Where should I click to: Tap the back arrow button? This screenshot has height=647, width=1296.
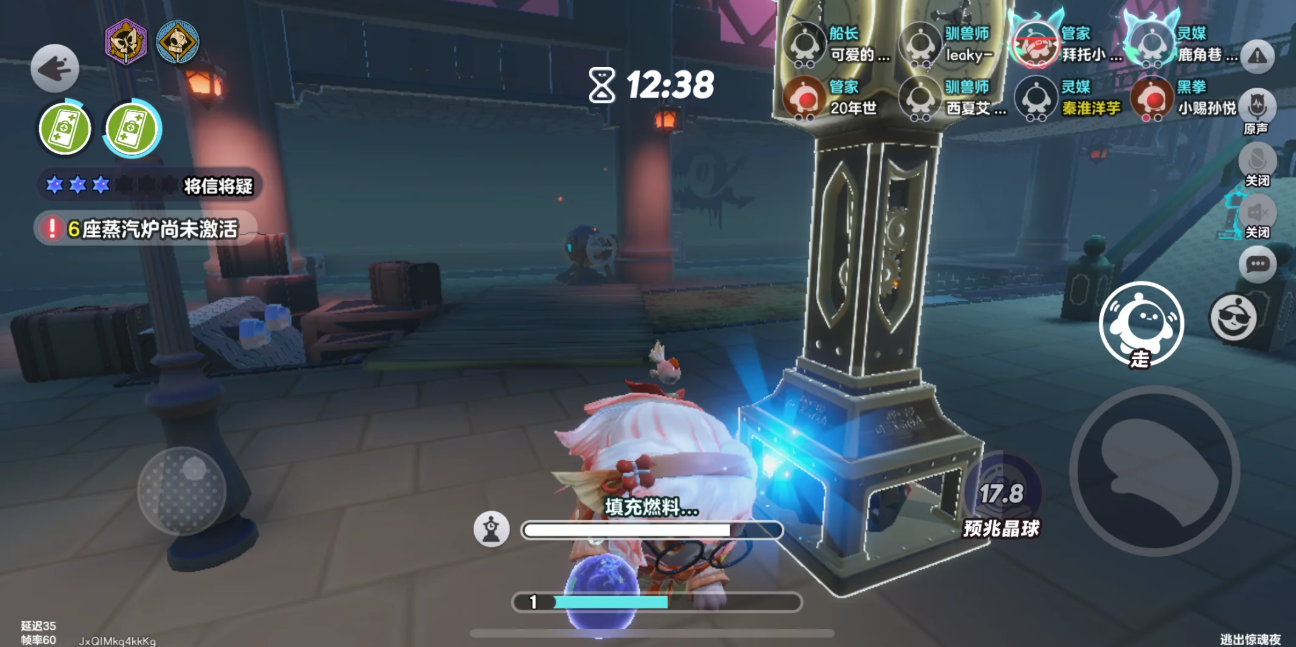point(54,68)
